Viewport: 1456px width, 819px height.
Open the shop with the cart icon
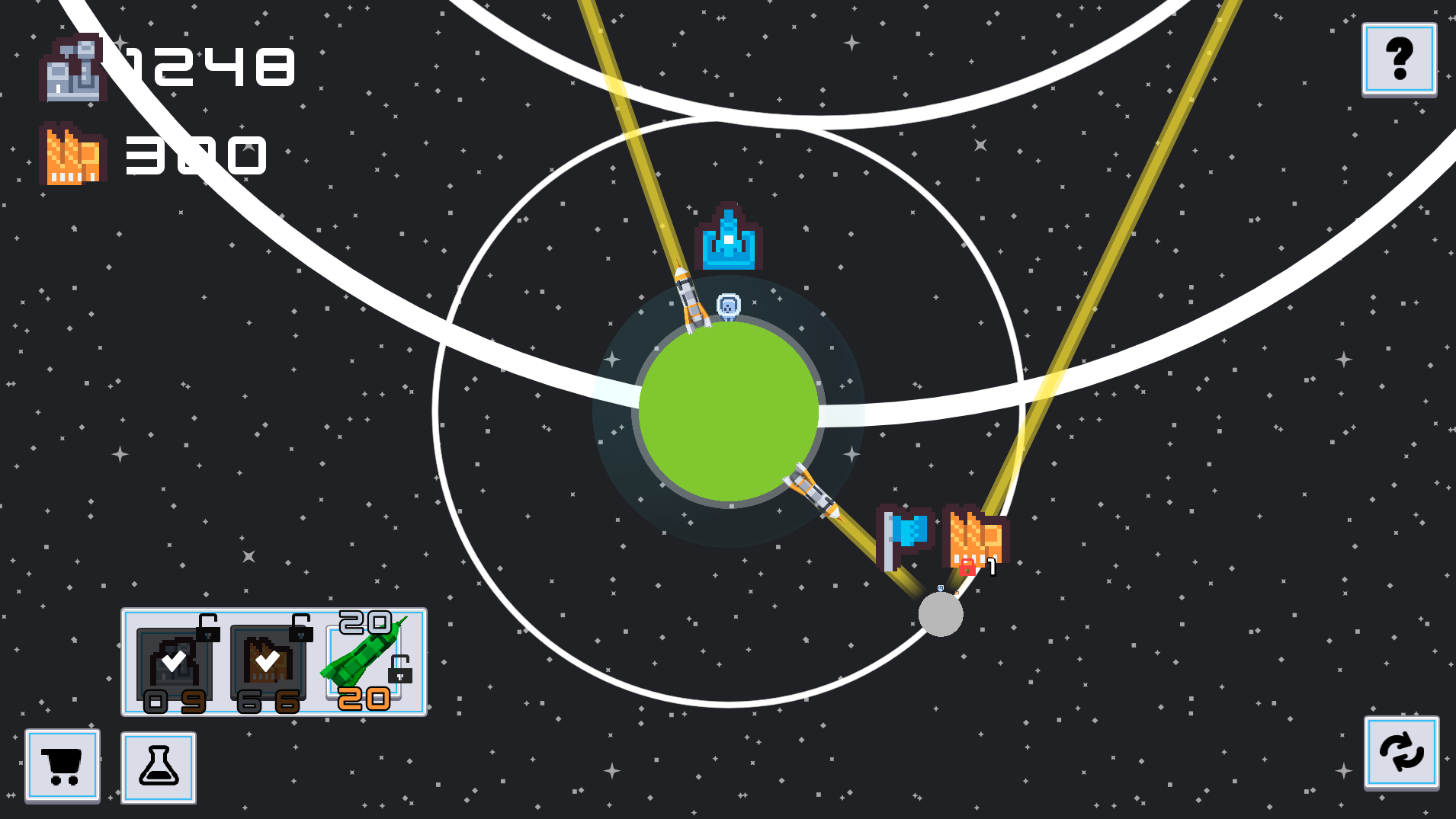(63, 766)
